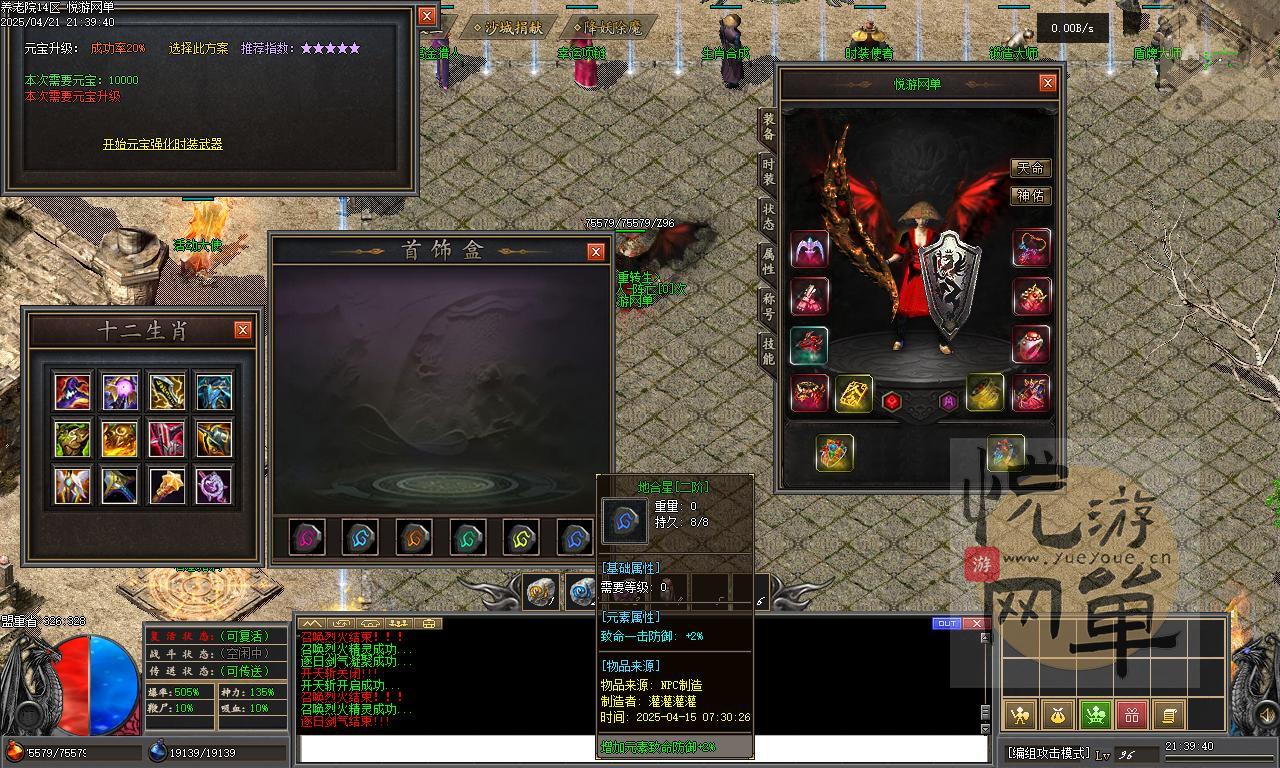Click the red gift box button
1280x768 pixels.
[1131, 715]
